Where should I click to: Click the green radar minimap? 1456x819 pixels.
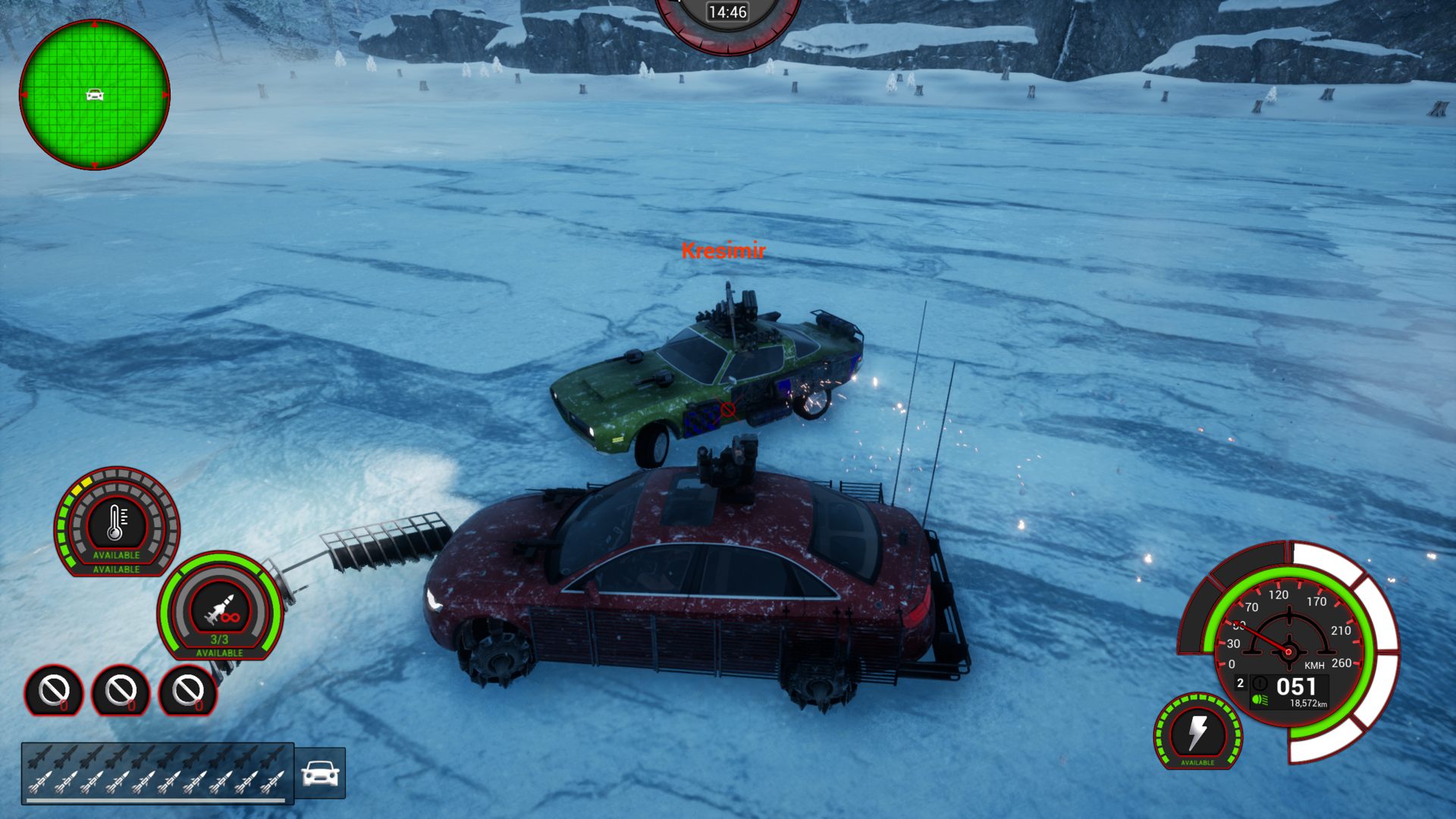click(95, 95)
